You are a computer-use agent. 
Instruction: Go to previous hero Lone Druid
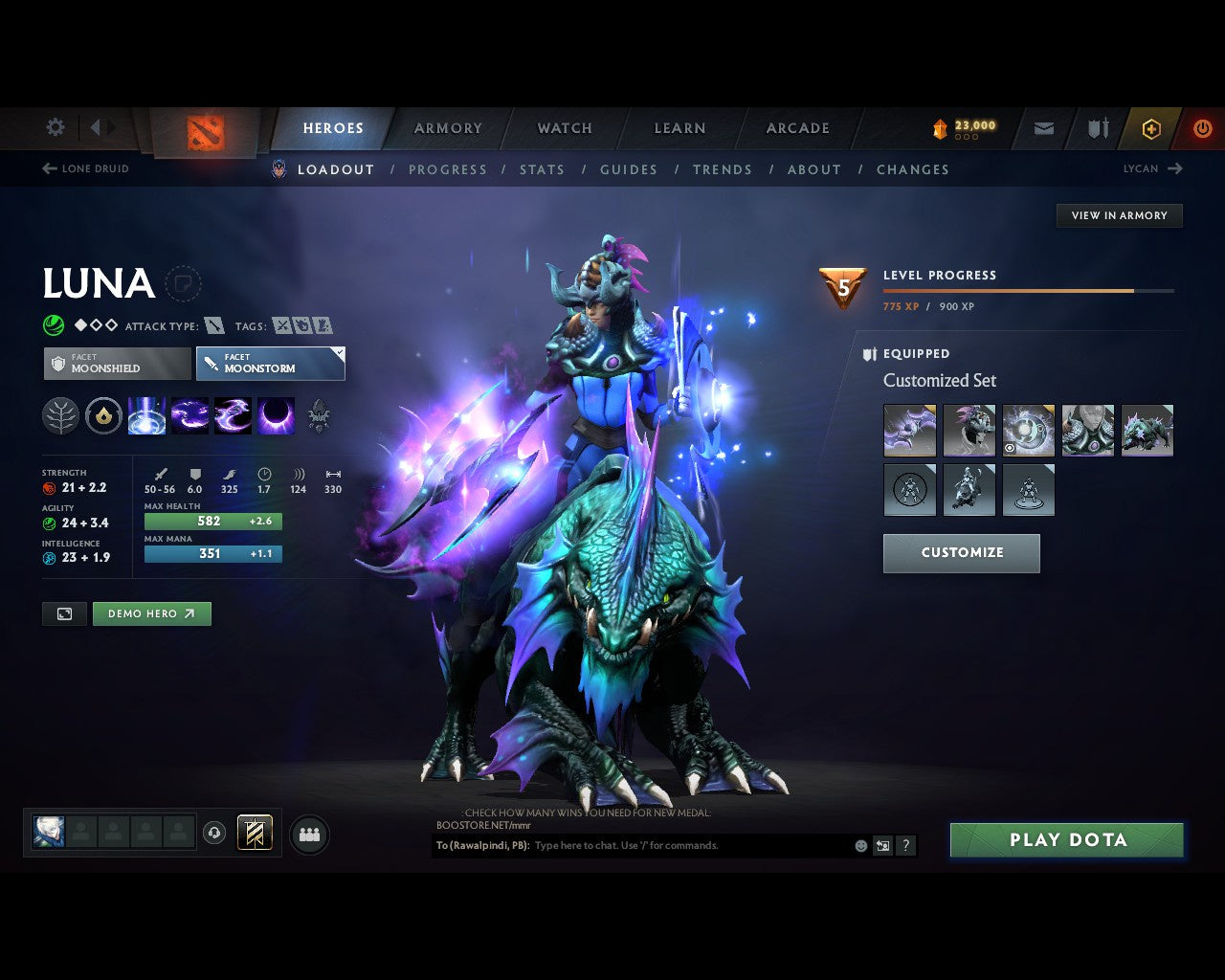(x=86, y=168)
